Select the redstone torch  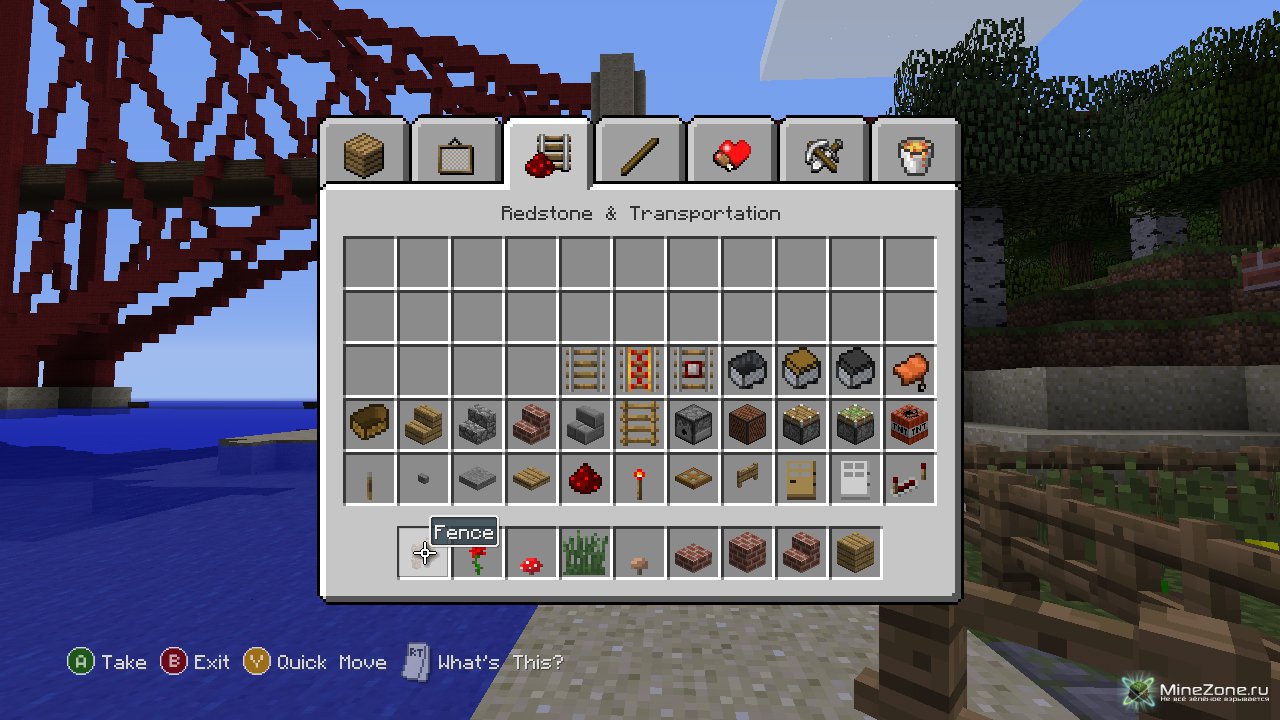(x=640, y=479)
